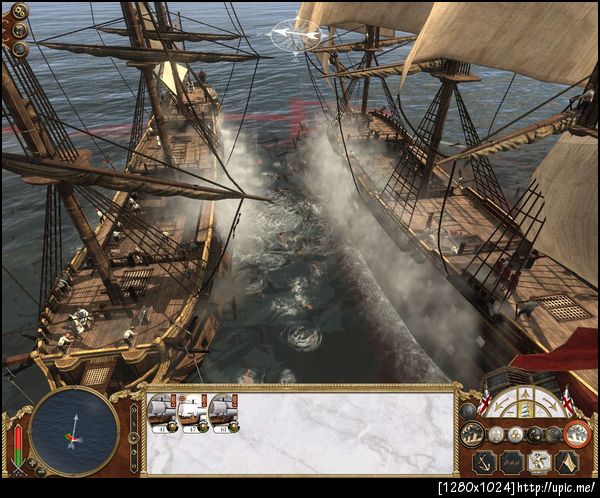Screen dimensions: 600x498
Task: Choose the round shot ammunition
Action: (496, 434)
